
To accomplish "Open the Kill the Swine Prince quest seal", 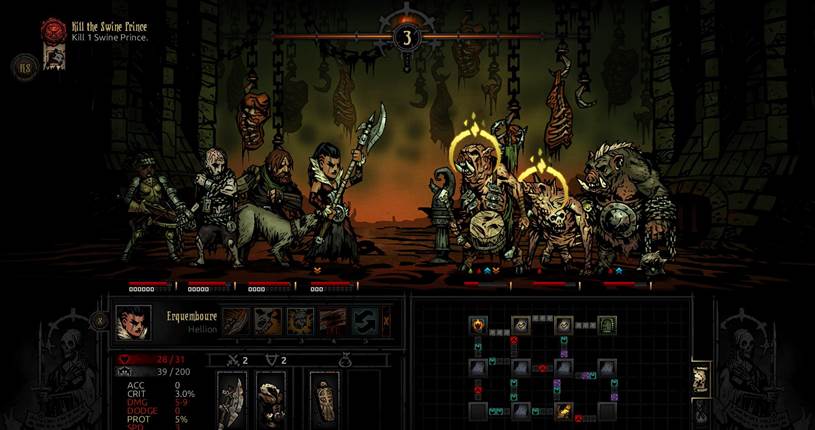I will [x=53, y=31].
